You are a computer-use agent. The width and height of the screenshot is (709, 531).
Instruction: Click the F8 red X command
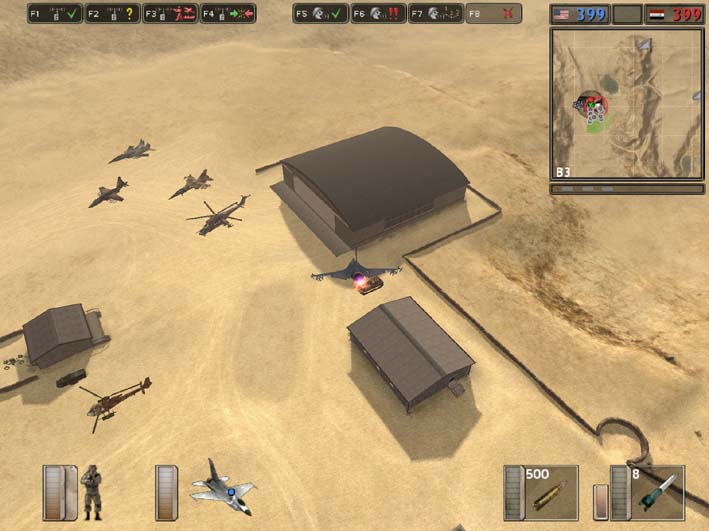(494, 14)
